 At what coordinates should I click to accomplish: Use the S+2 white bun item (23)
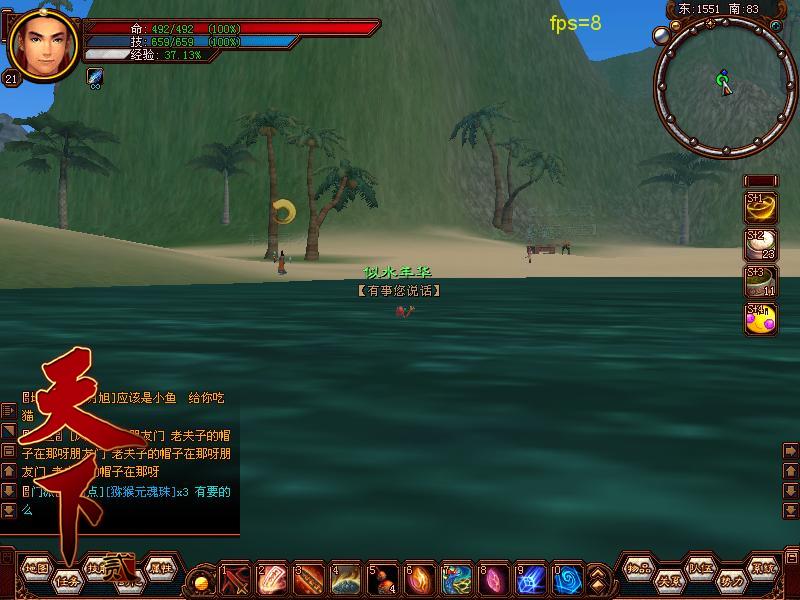click(x=762, y=245)
